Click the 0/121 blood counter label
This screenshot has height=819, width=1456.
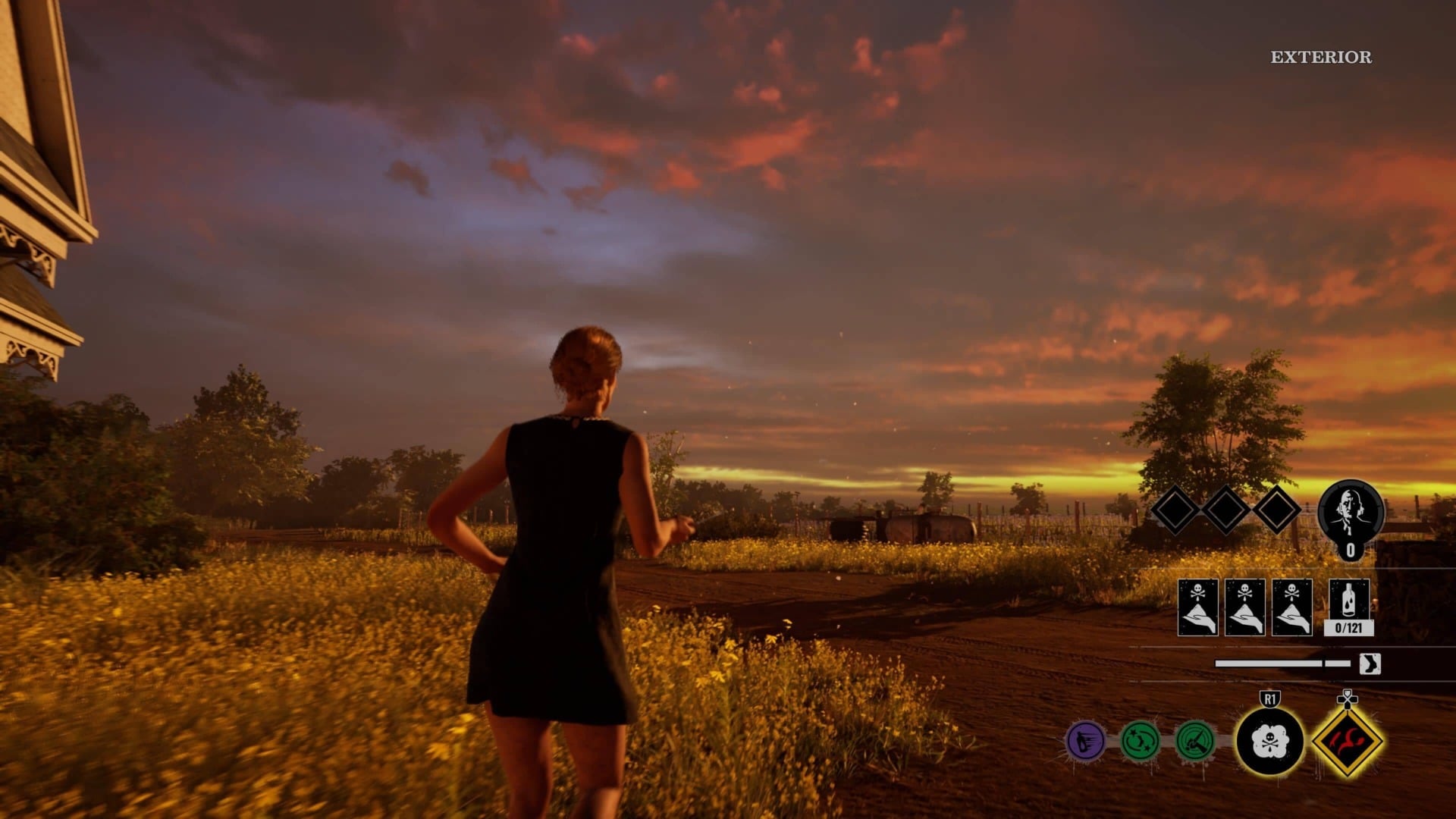point(1349,629)
